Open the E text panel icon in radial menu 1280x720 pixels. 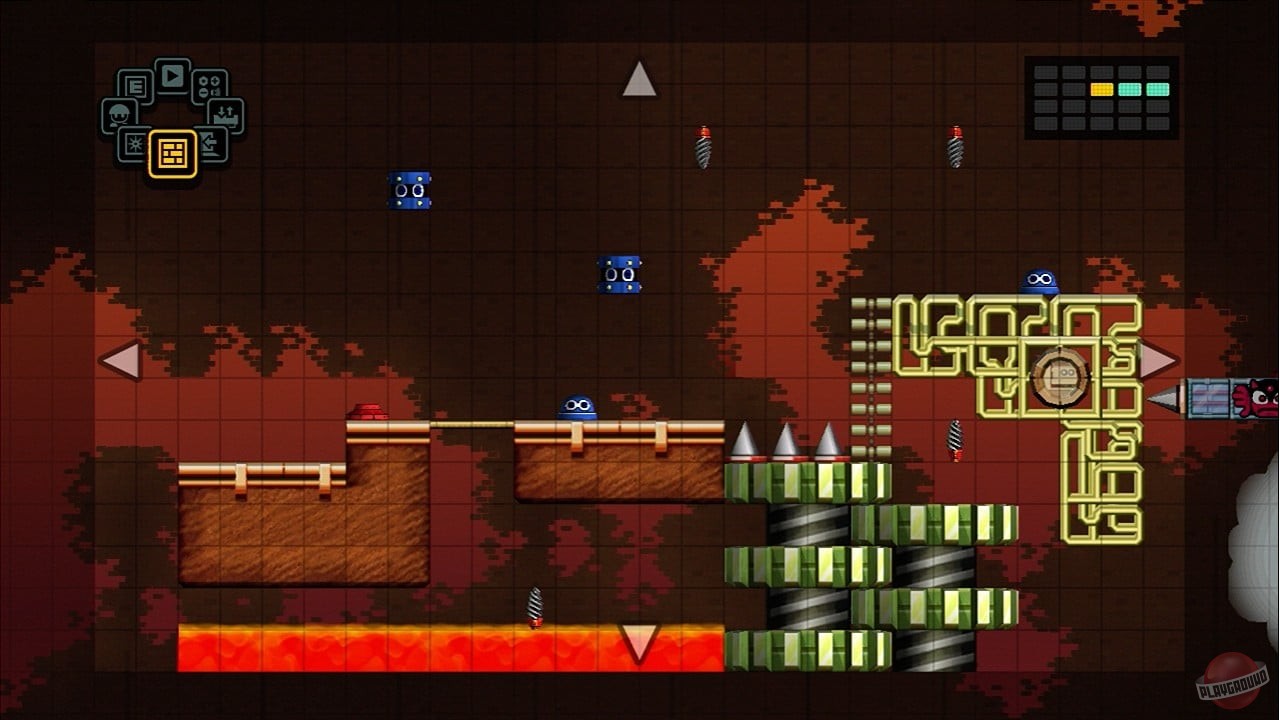pos(137,84)
